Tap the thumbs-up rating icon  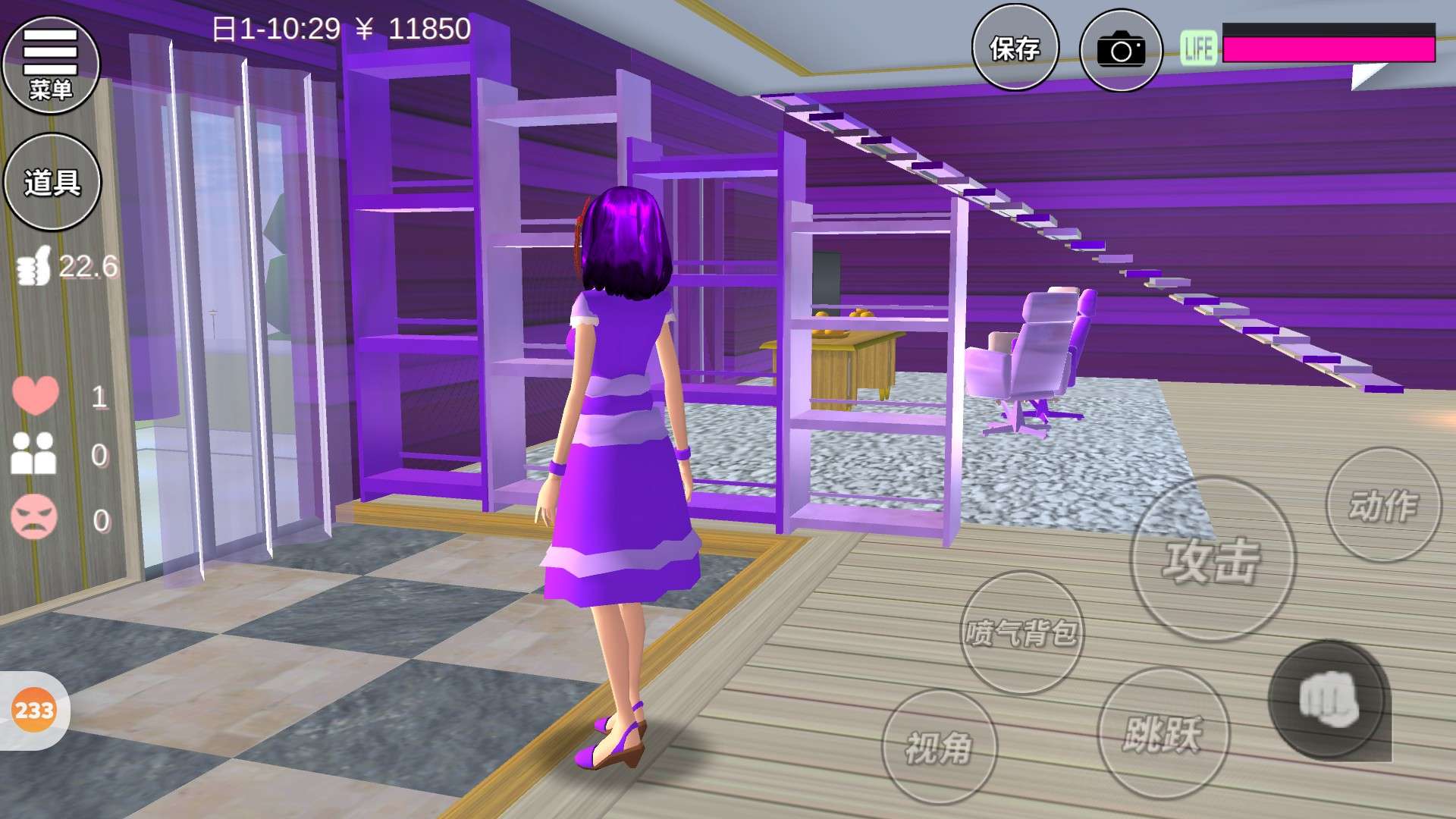(x=34, y=265)
